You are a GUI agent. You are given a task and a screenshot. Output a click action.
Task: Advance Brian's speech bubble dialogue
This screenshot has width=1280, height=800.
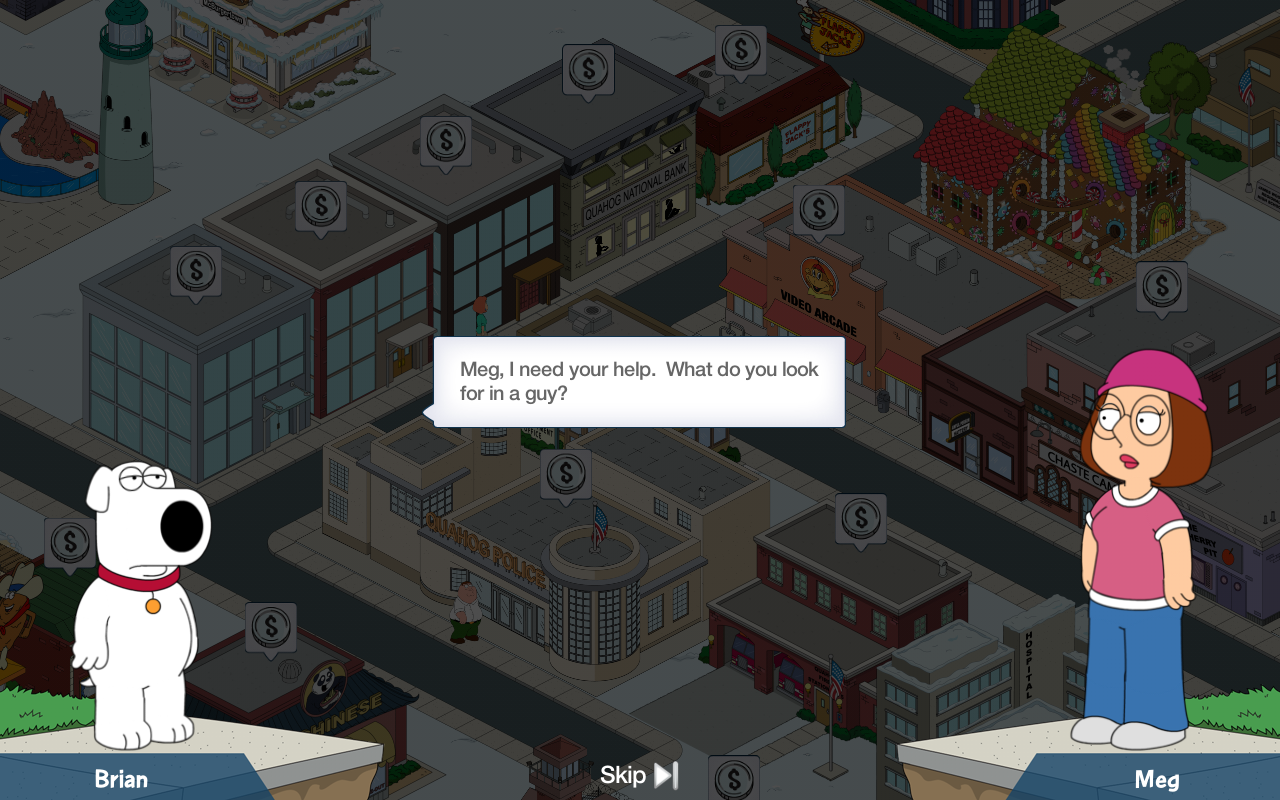(639, 382)
